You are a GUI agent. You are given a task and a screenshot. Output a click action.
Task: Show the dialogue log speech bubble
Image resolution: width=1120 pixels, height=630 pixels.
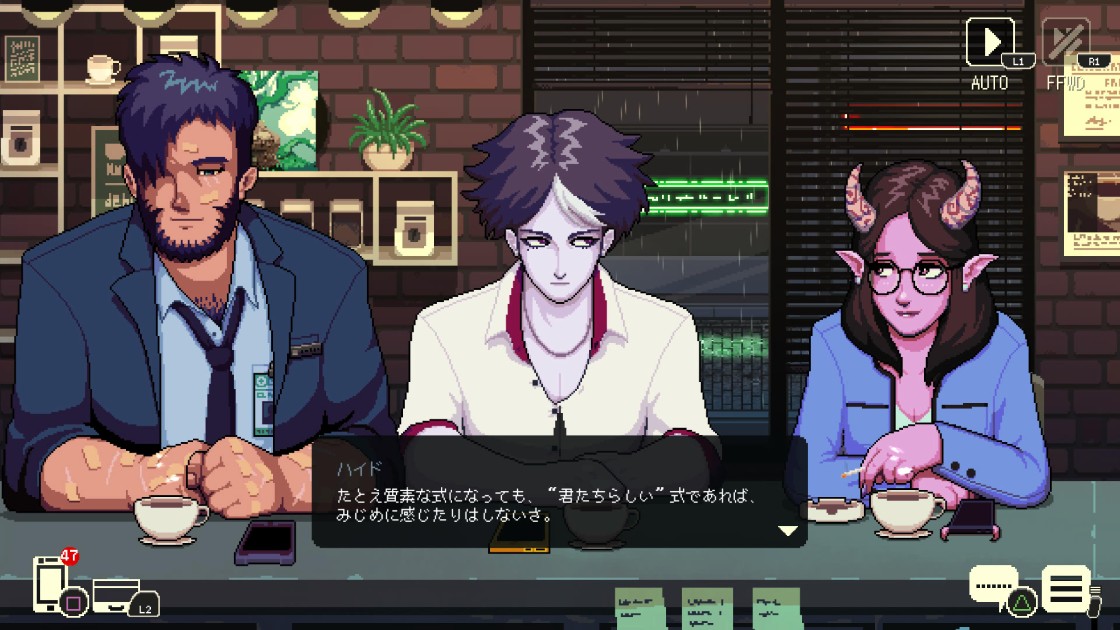[993, 584]
